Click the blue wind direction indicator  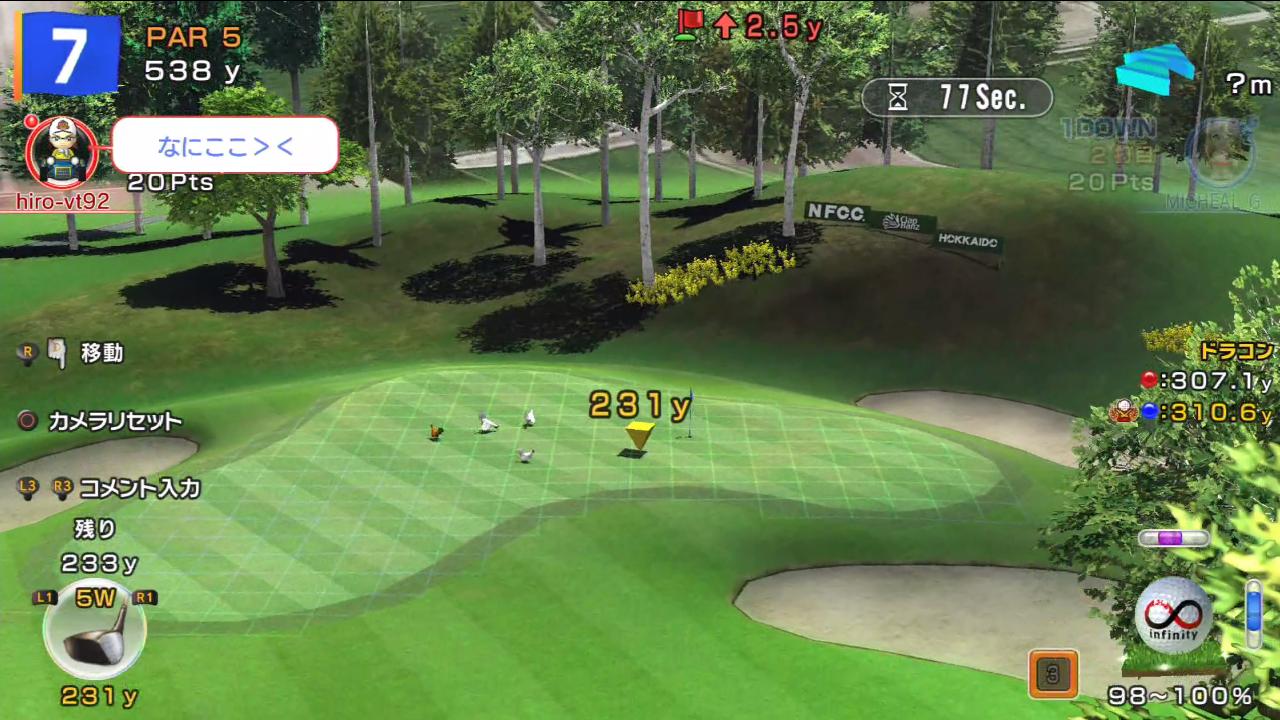[x=1155, y=68]
